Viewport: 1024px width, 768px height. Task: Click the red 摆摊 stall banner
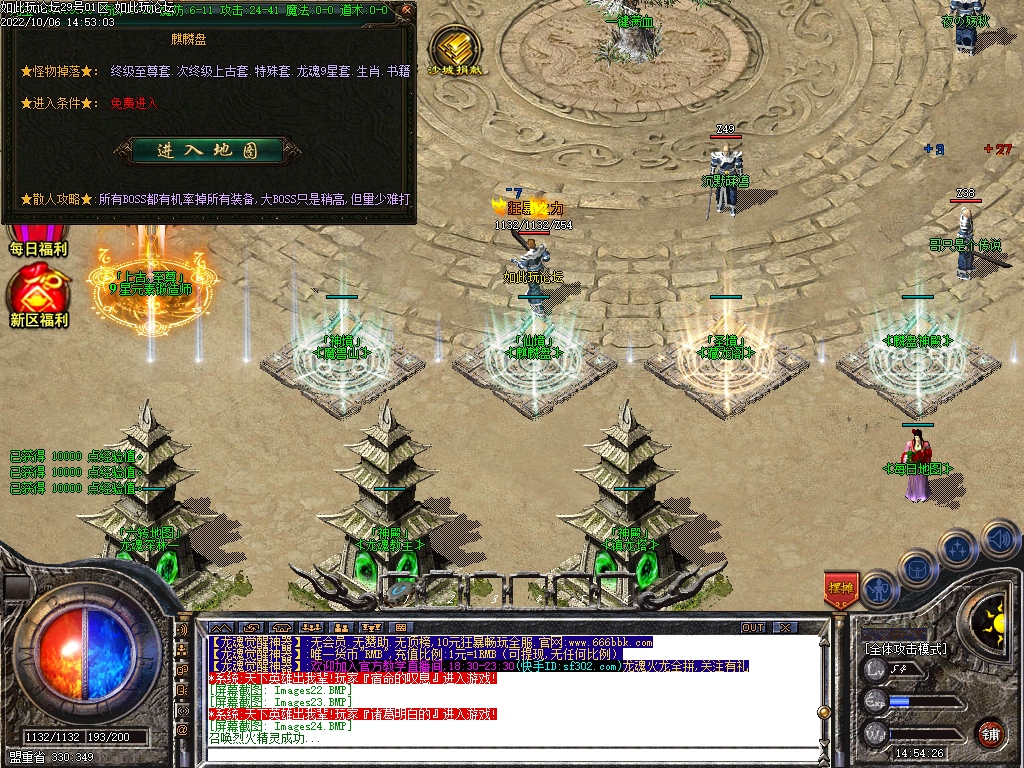(840, 590)
